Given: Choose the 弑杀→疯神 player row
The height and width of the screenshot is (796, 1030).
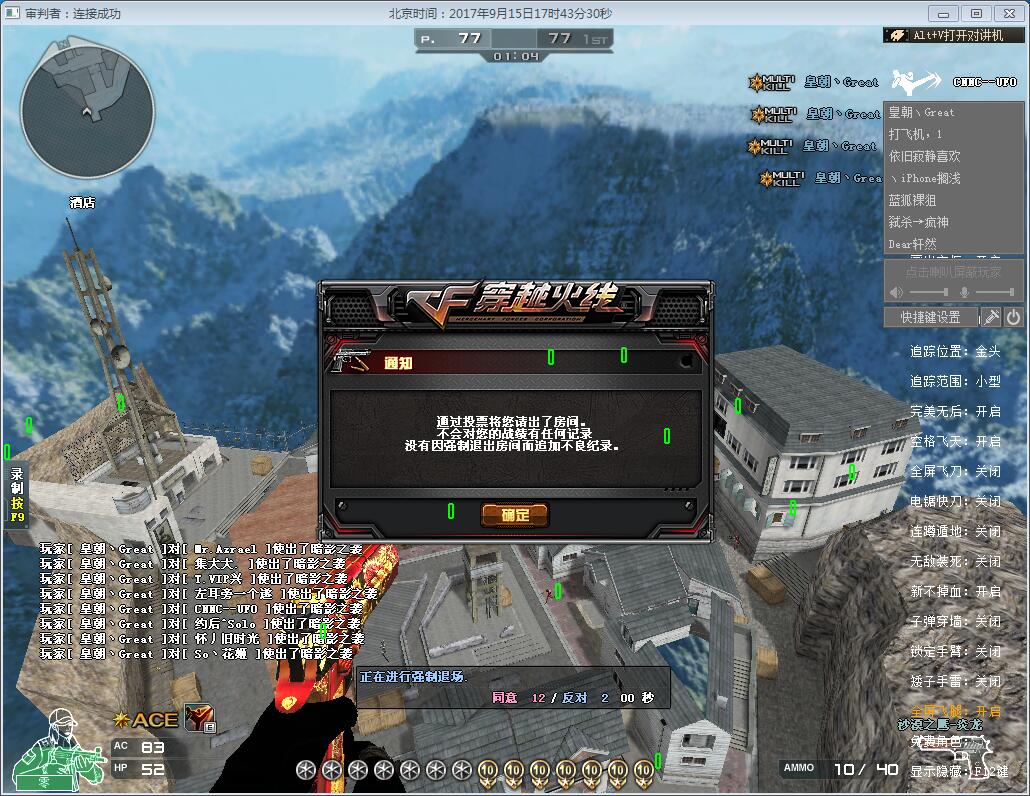Looking at the screenshot, I should click(x=919, y=222).
